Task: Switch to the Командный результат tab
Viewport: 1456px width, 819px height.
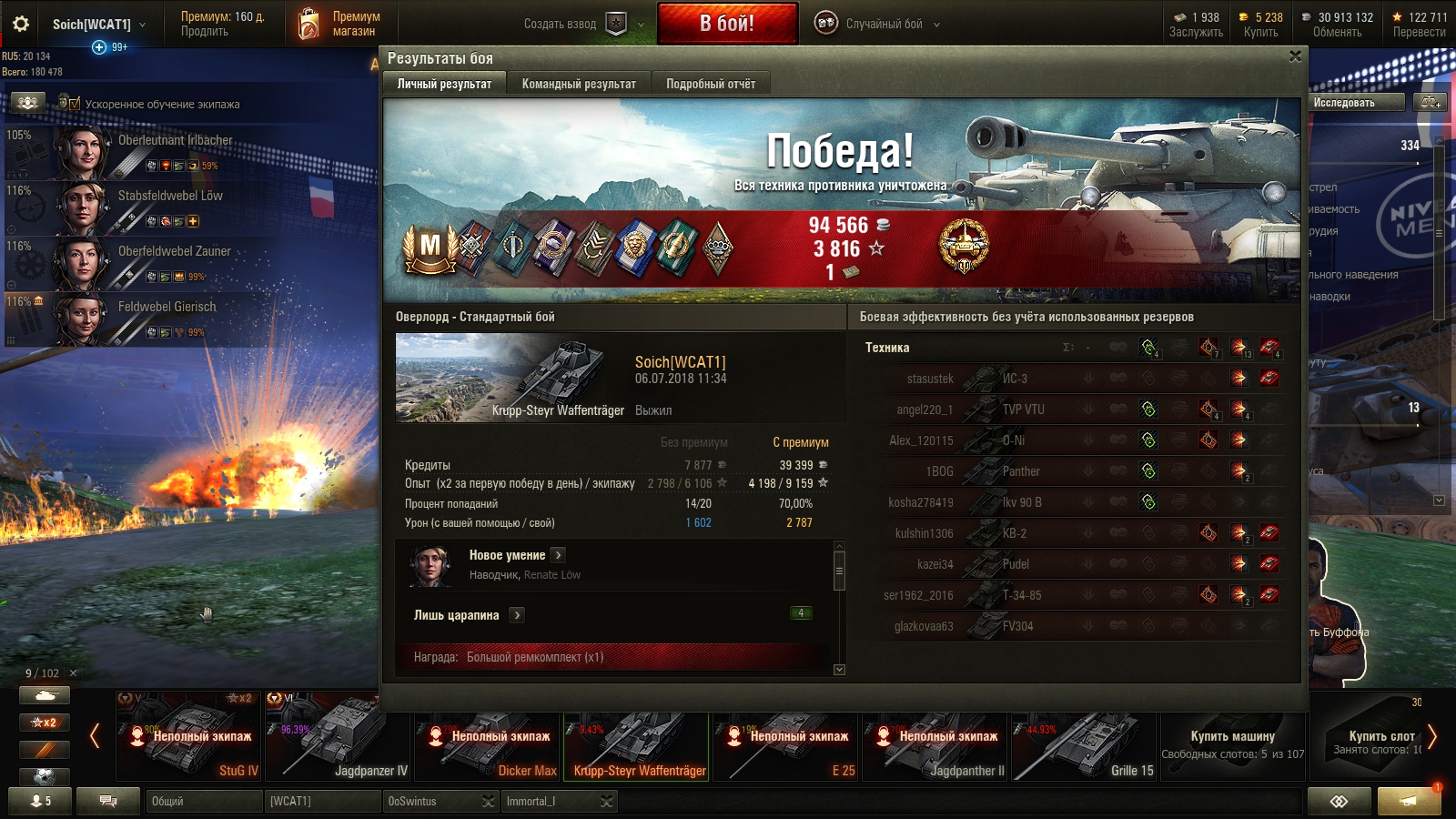Action: point(579,84)
